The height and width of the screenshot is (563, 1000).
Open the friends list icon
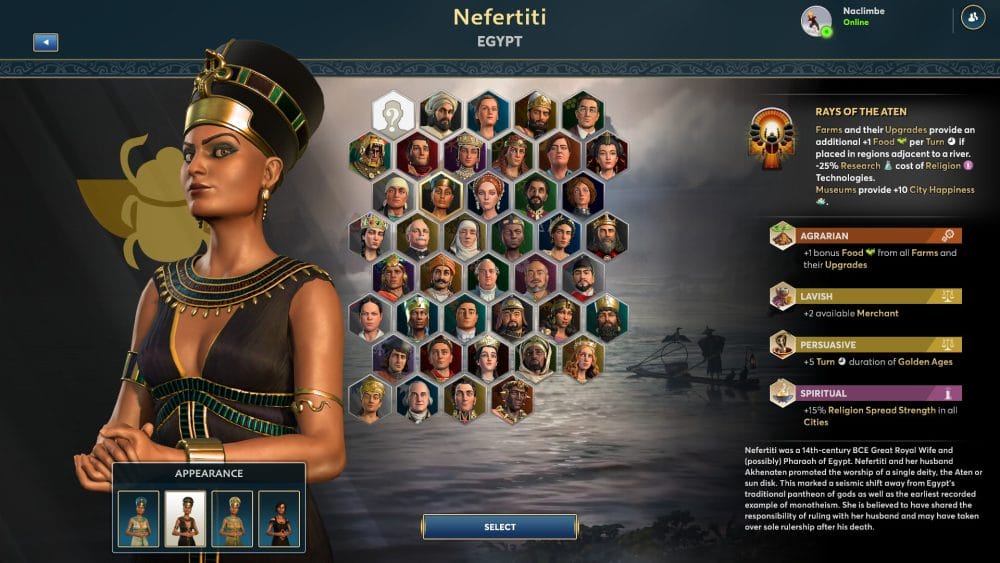click(972, 17)
